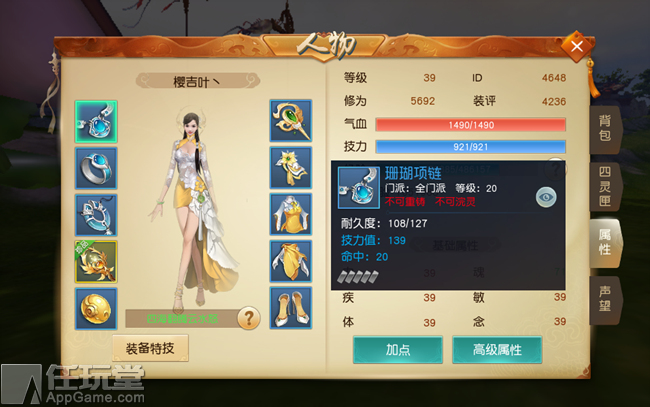Select the coral necklace equipment slot

(x=96, y=122)
